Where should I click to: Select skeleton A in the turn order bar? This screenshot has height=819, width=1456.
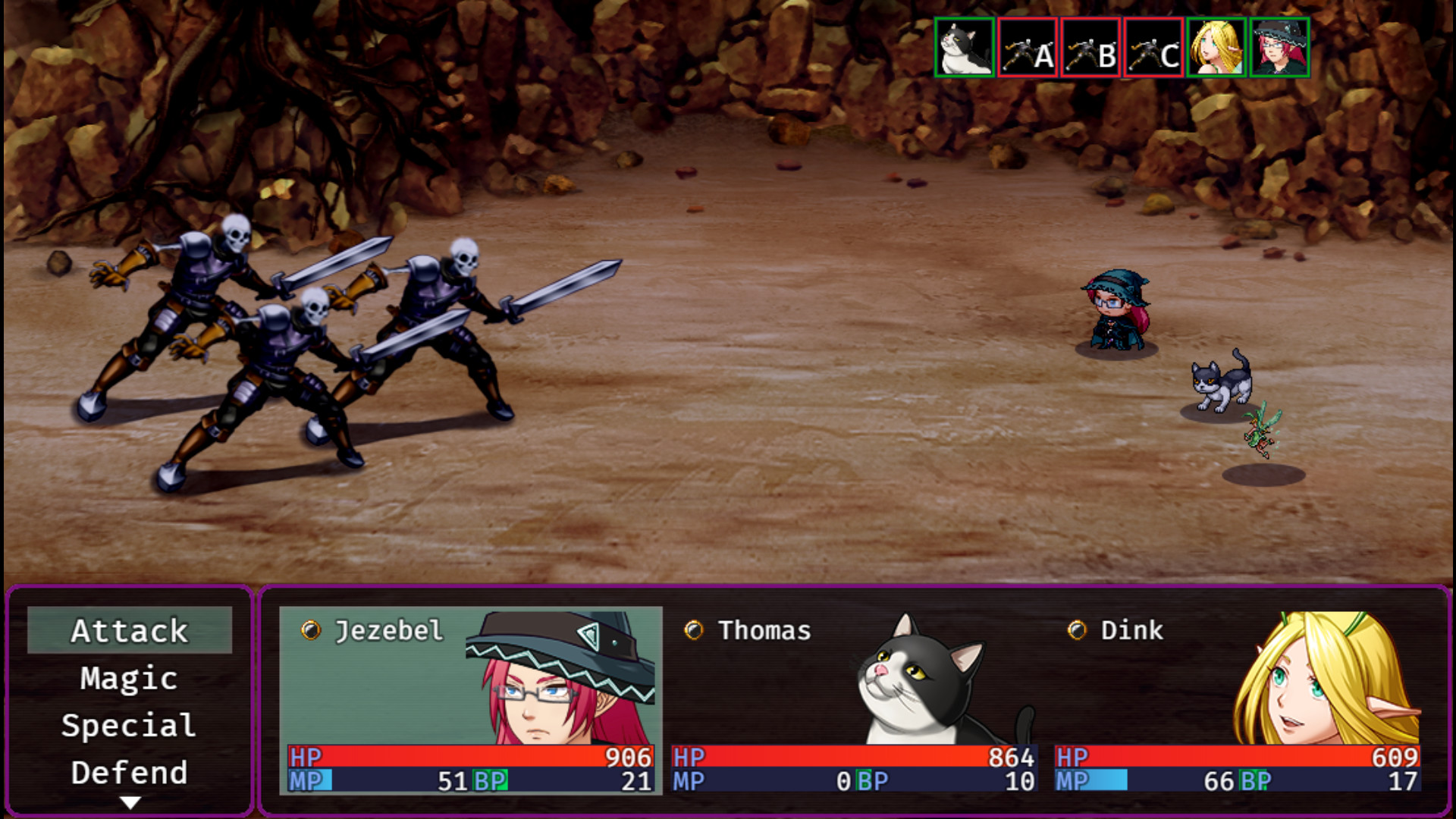point(1027,48)
